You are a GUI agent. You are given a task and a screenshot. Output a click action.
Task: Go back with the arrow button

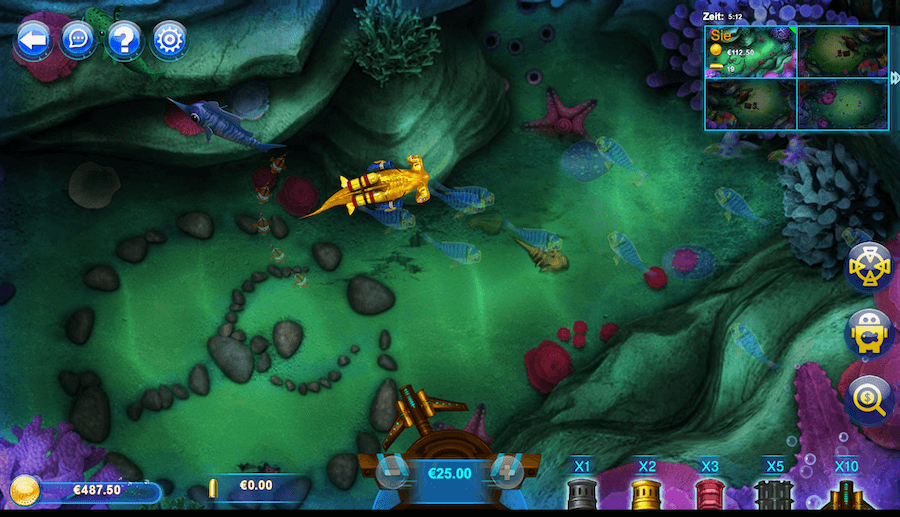tap(33, 40)
